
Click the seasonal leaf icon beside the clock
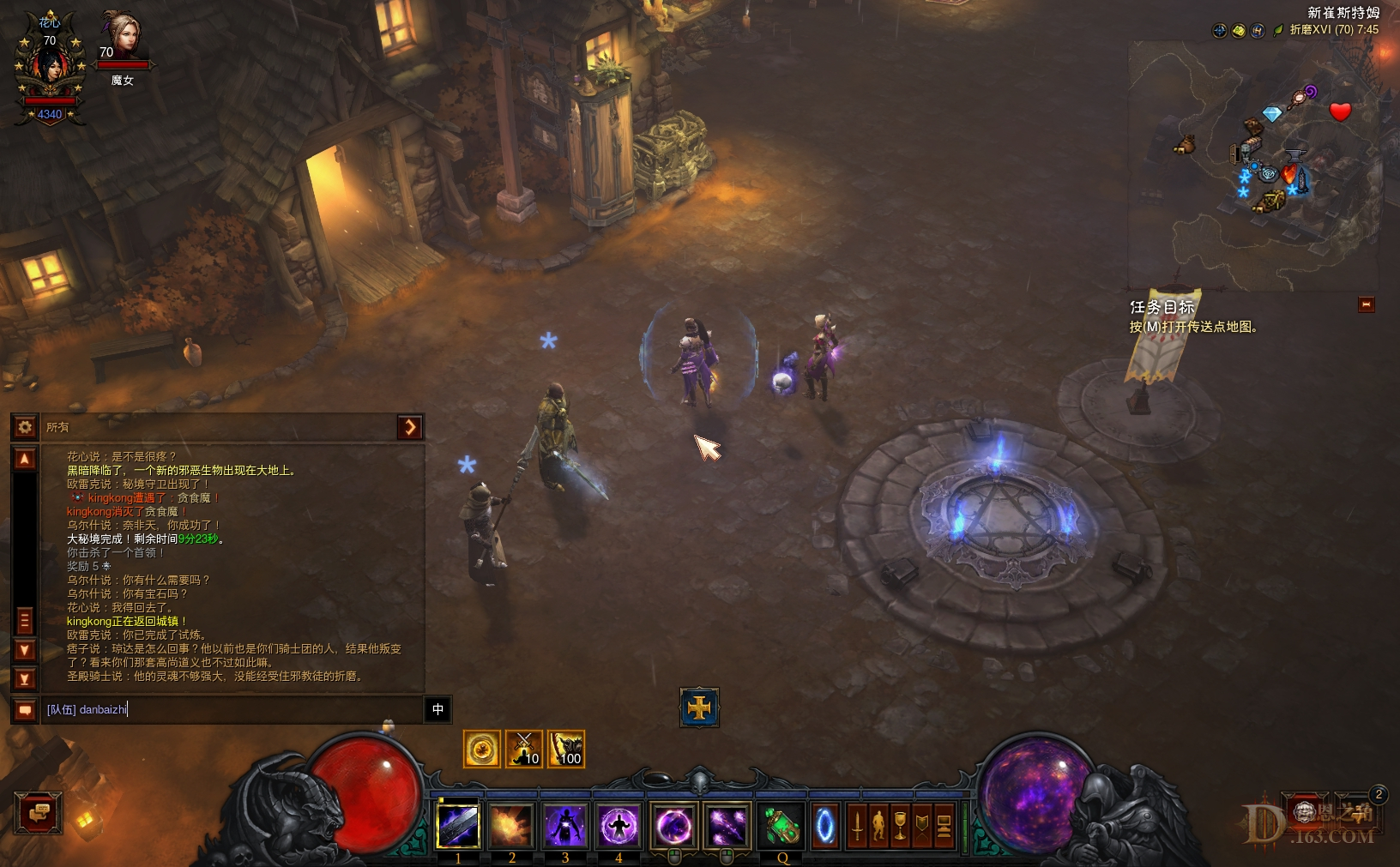[x=1278, y=29]
